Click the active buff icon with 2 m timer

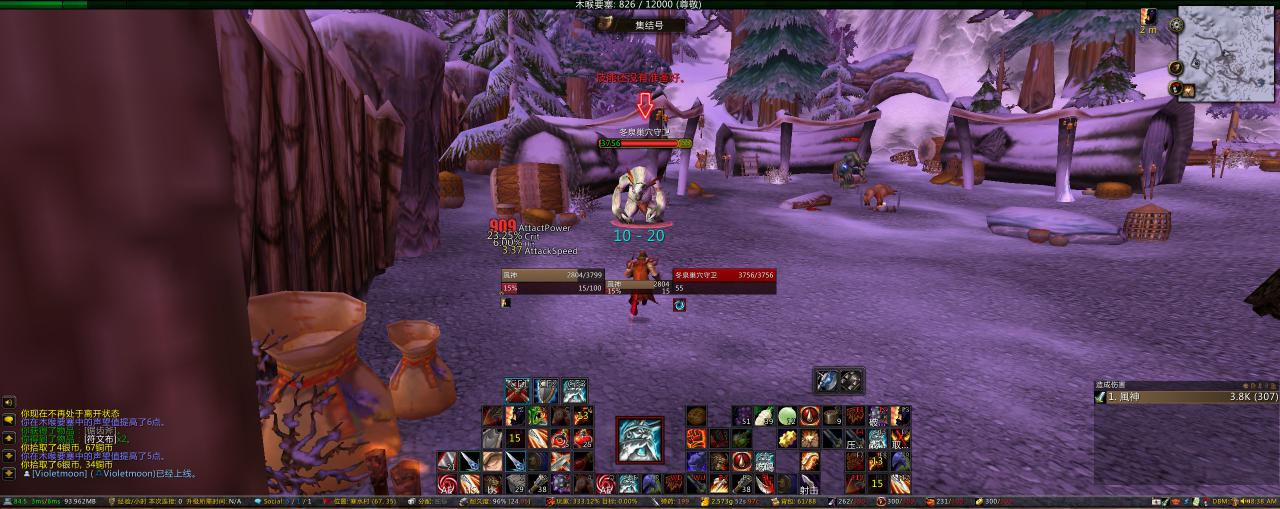(x=1150, y=17)
